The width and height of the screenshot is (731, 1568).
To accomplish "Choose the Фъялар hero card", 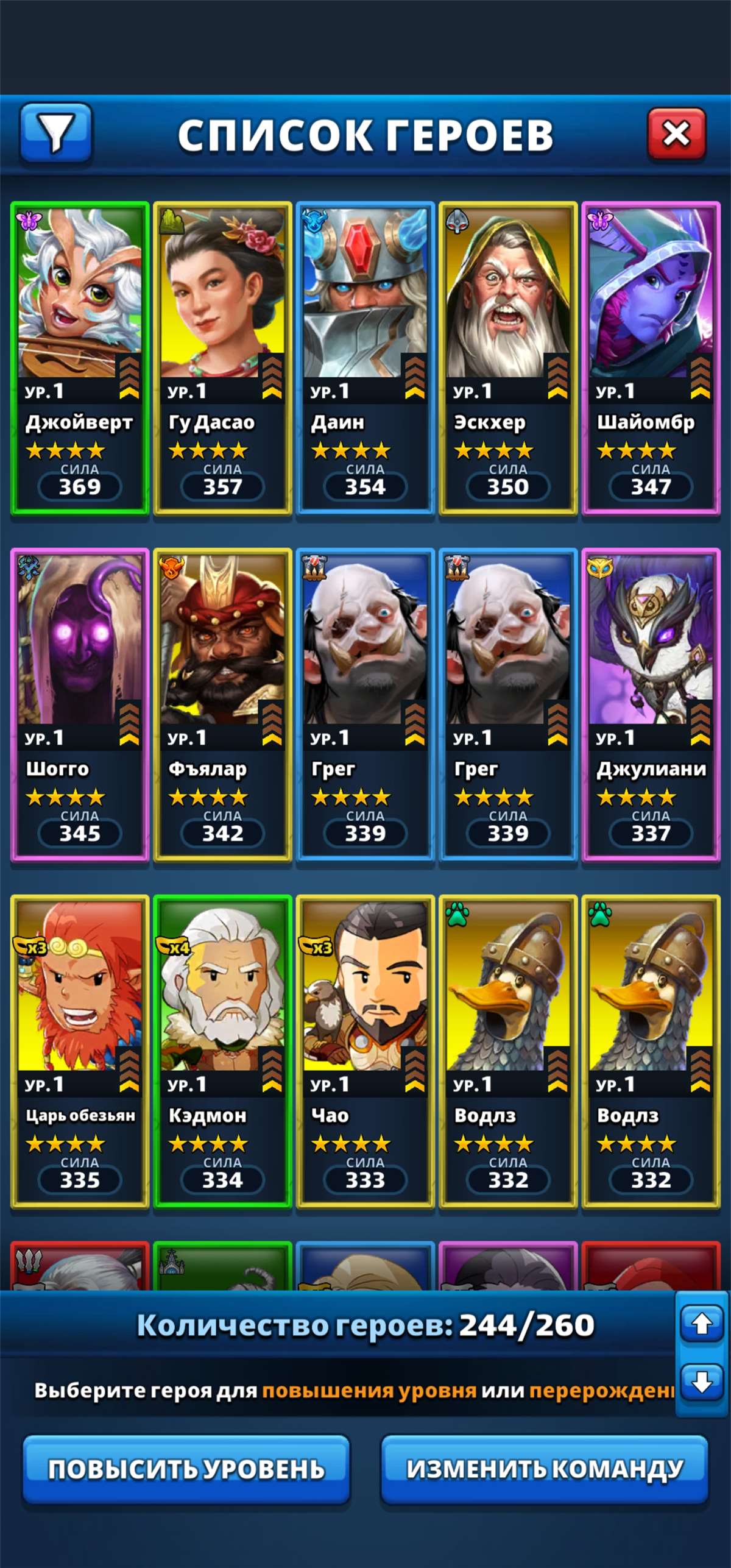I will (x=222, y=705).
